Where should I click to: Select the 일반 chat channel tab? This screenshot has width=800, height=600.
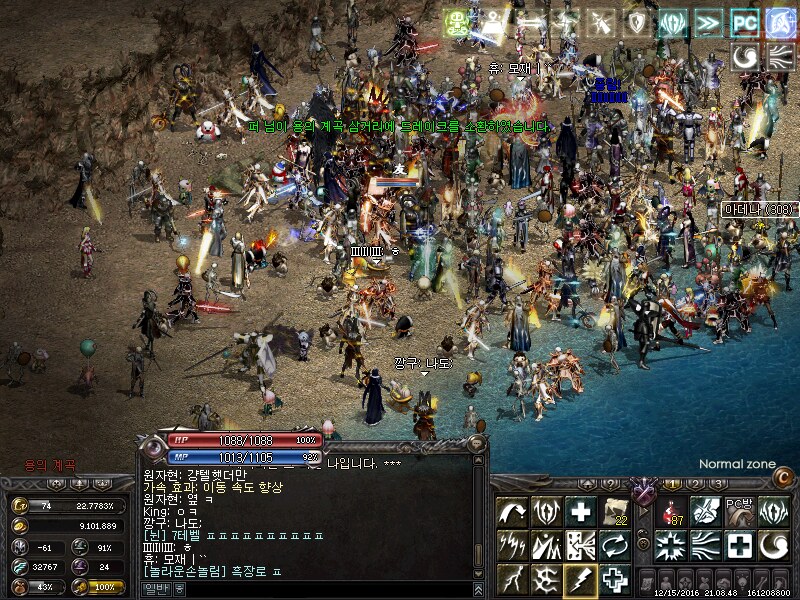coord(154,589)
